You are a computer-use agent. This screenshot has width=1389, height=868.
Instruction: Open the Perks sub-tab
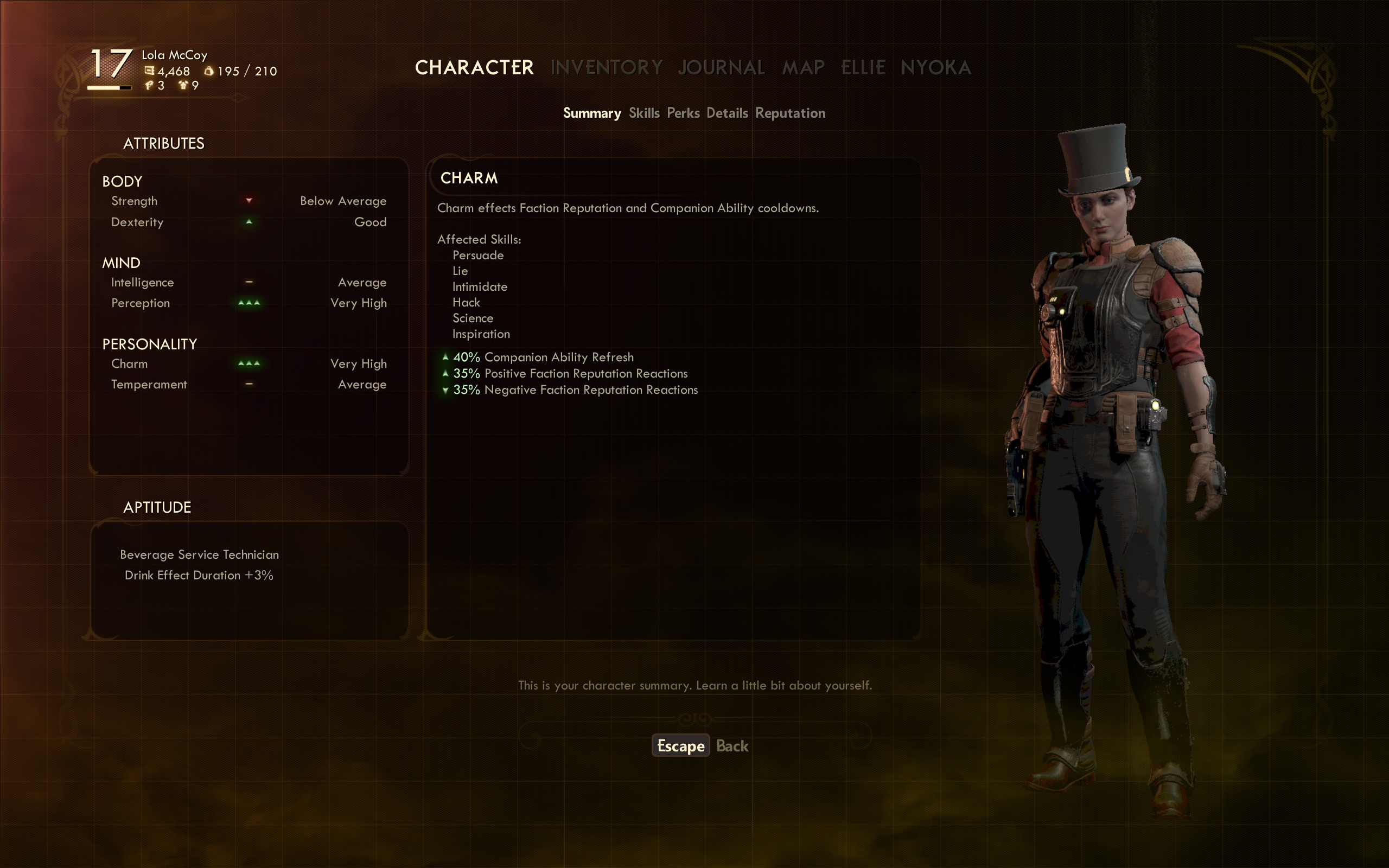(x=683, y=113)
